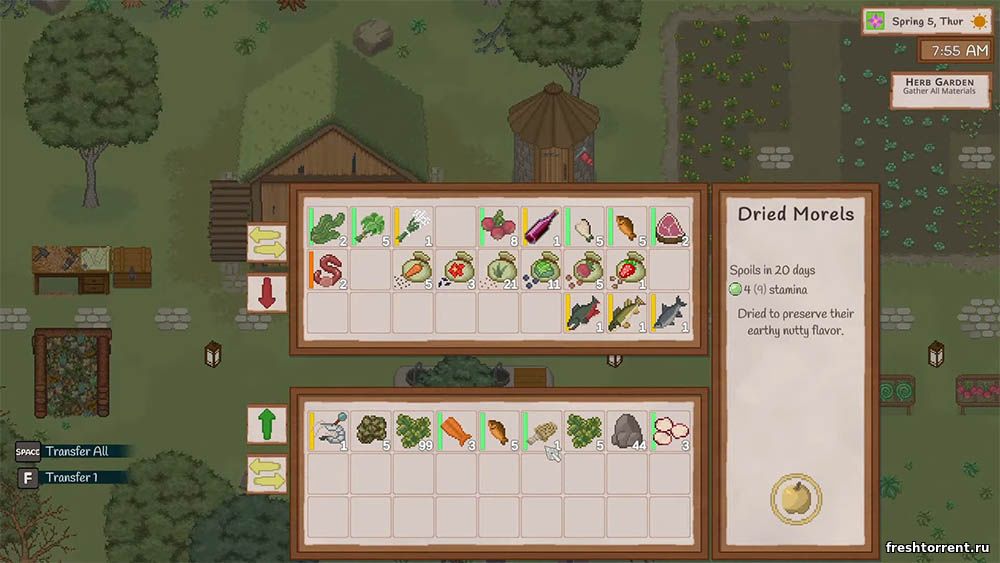Click the green up-arrow transfer button
The image size is (1000, 563).
tap(267, 424)
